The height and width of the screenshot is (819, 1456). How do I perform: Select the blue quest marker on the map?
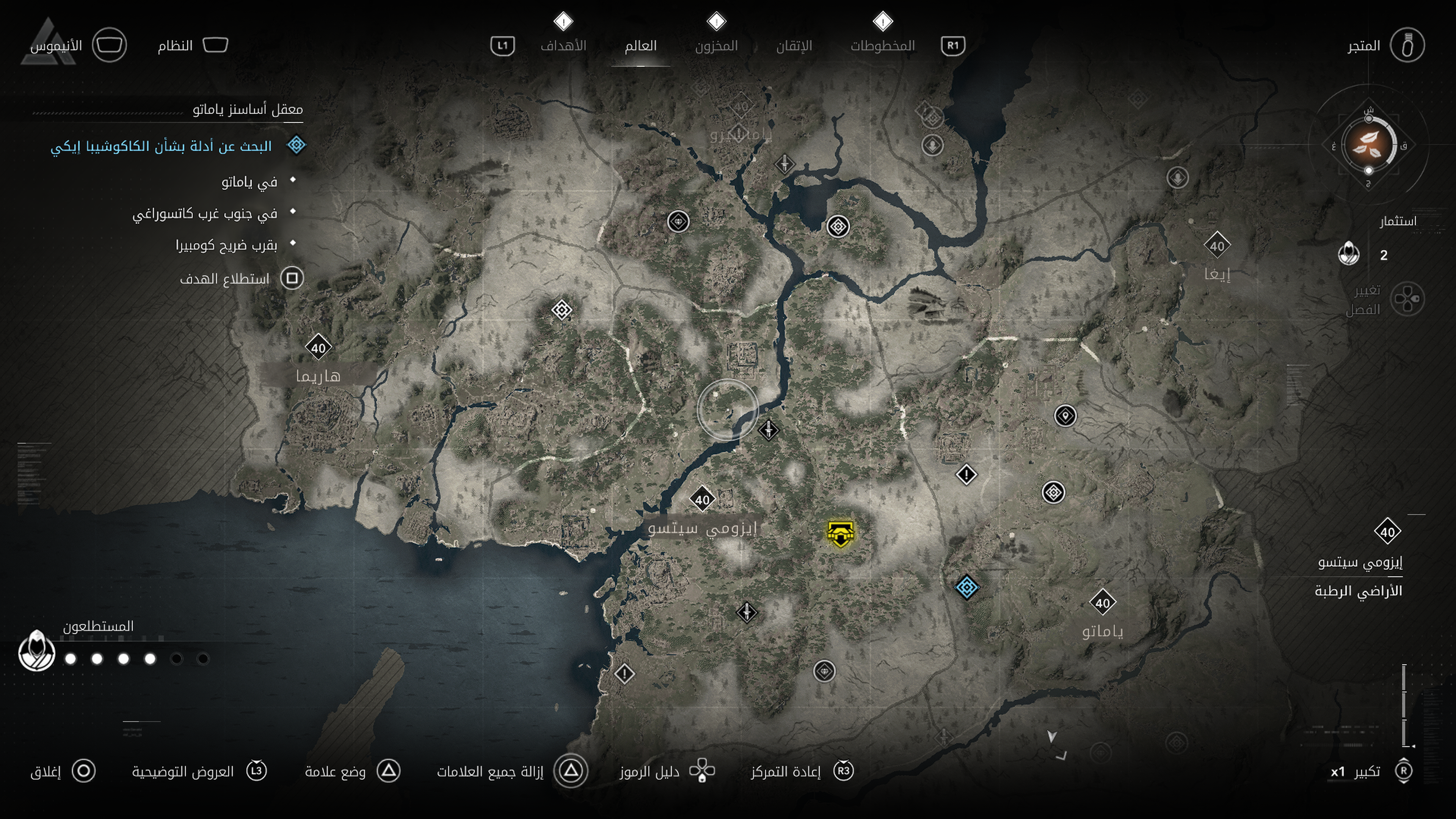[966, 587]
